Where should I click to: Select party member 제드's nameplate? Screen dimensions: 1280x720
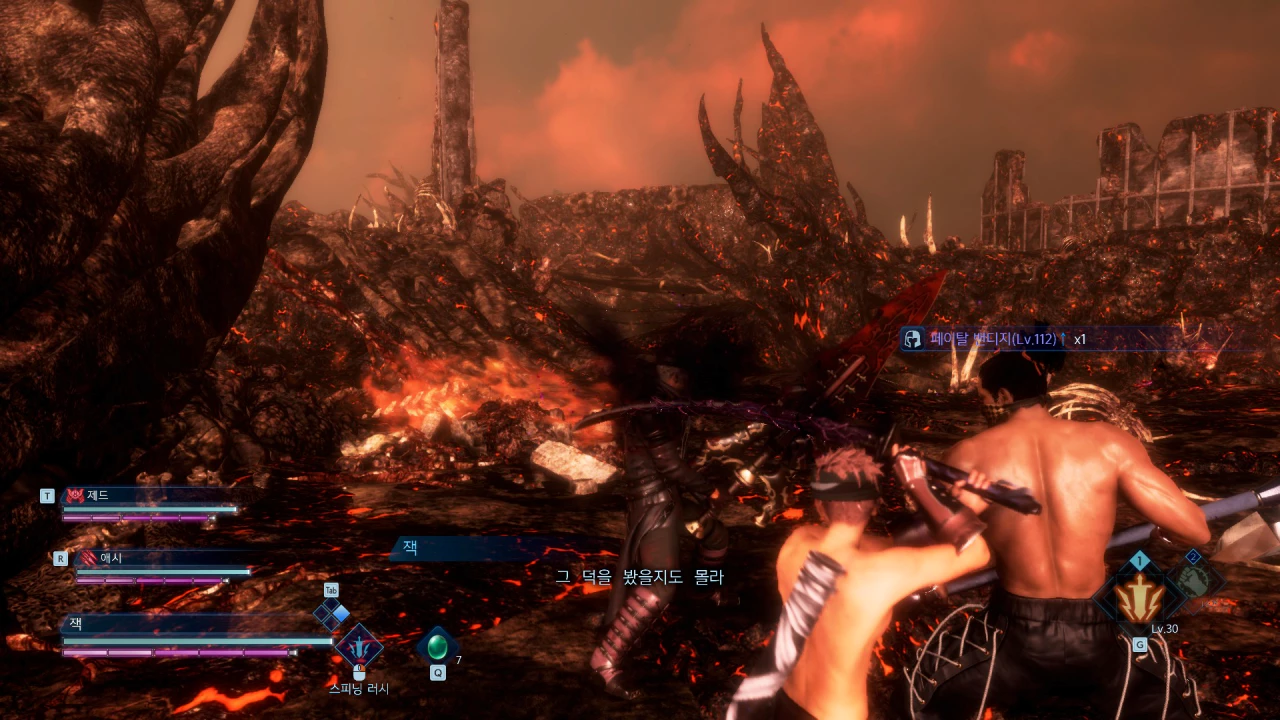tap(150, 496)
